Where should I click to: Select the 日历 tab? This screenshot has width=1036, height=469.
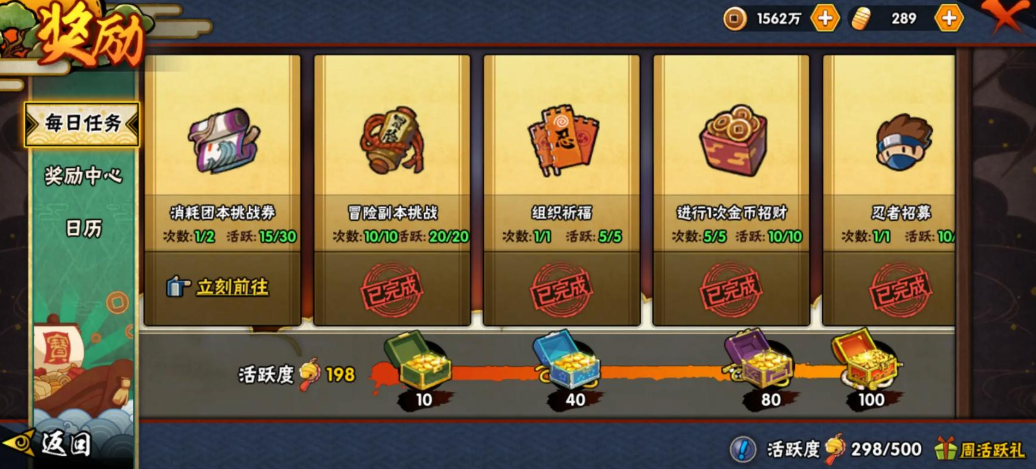pos(83,228)
